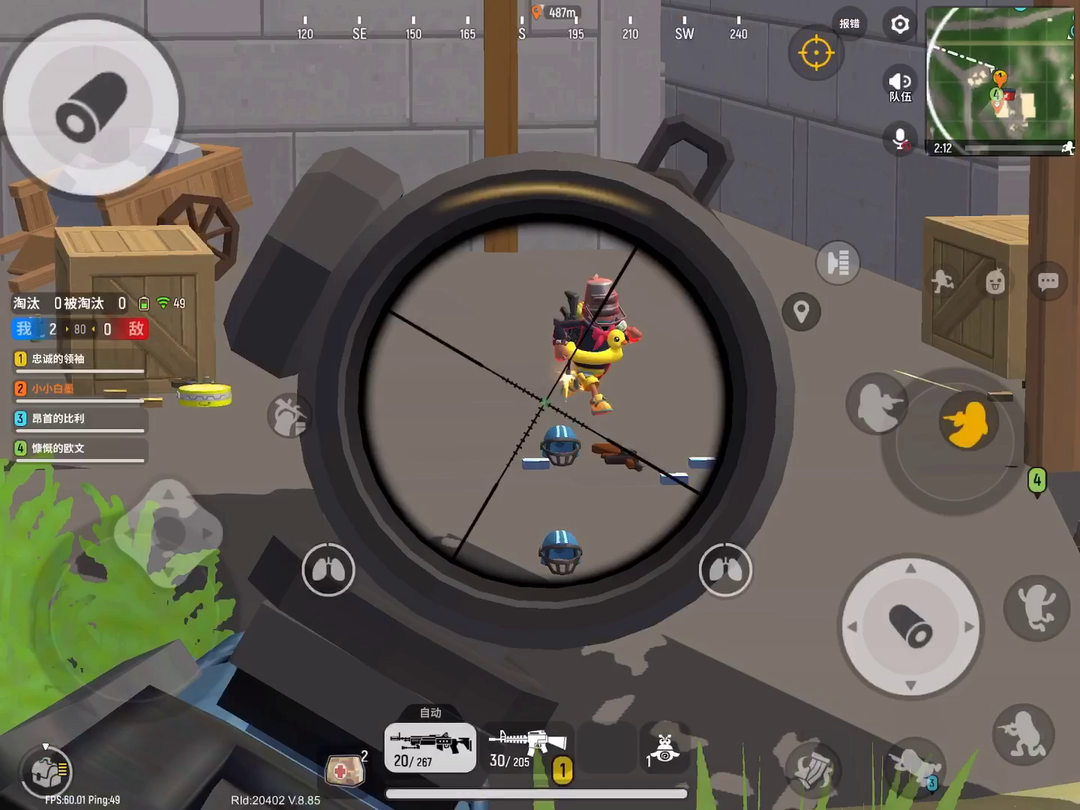
Task: Tap the yellow crosshair aim button
Action: click(x=816, y=52)
